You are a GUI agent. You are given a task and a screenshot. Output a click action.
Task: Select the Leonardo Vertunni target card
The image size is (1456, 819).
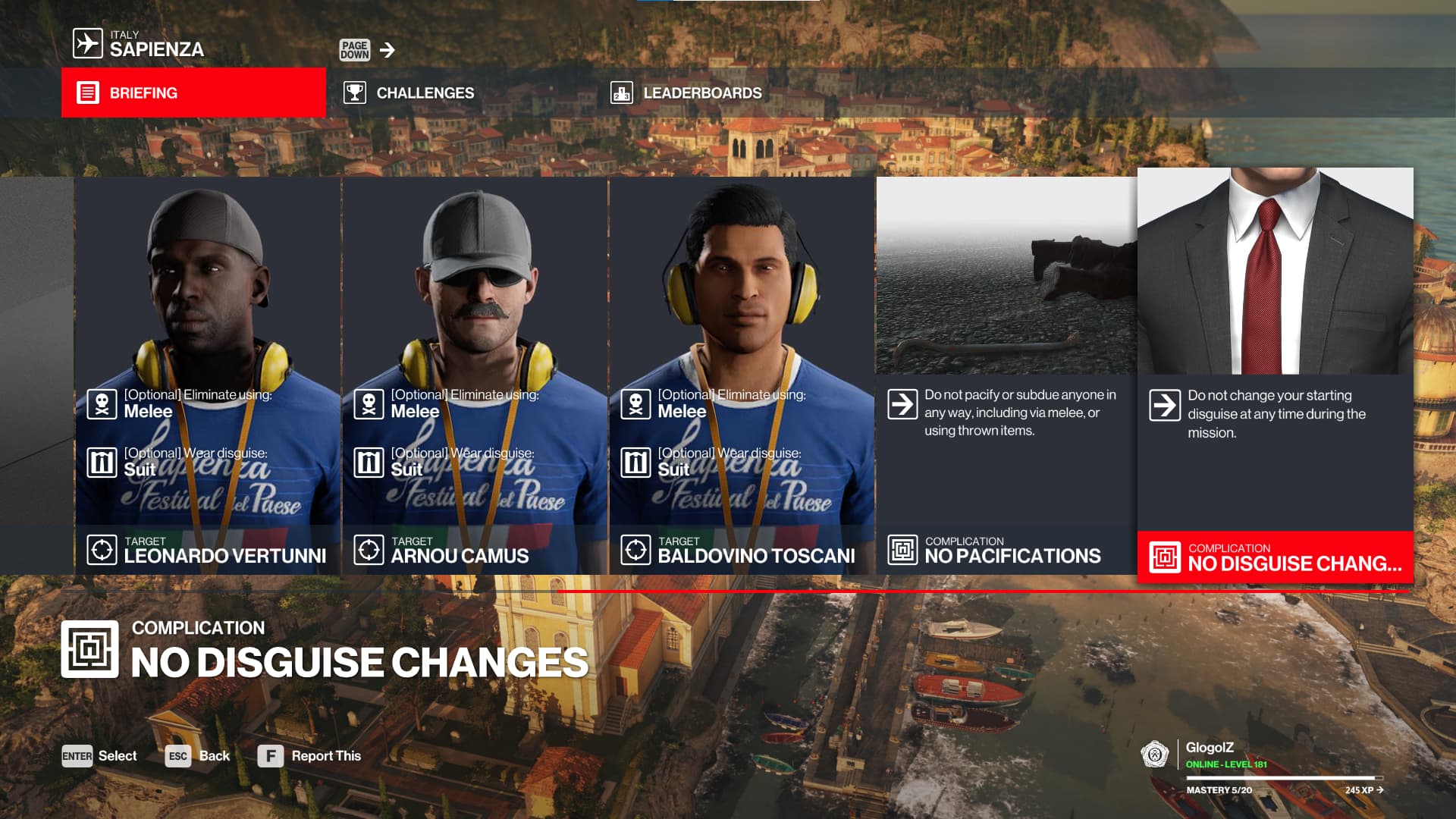point(208,375)
